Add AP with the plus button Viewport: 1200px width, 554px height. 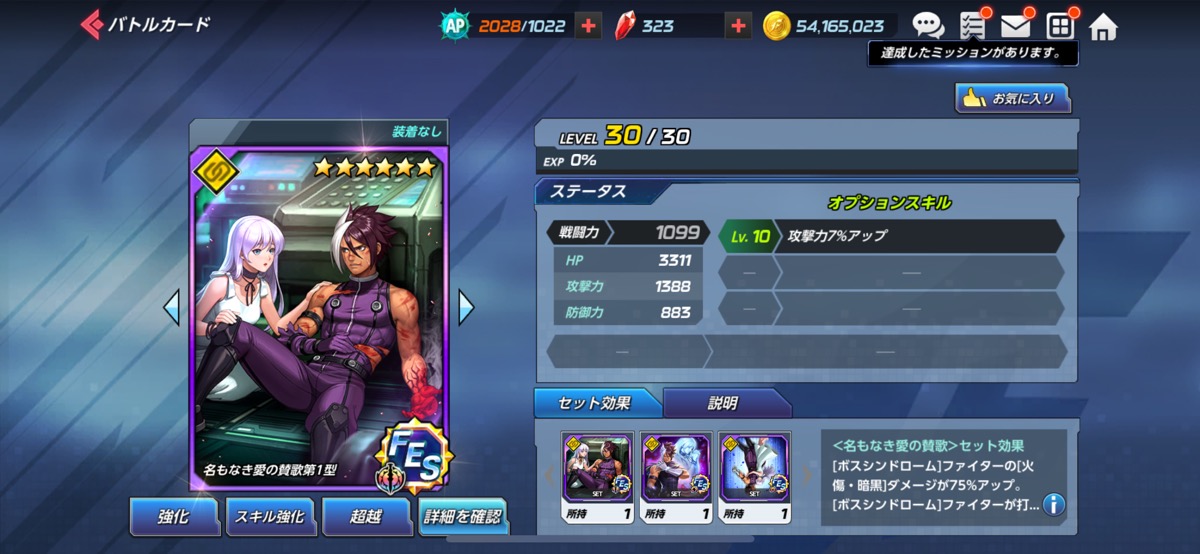point(588,26)
